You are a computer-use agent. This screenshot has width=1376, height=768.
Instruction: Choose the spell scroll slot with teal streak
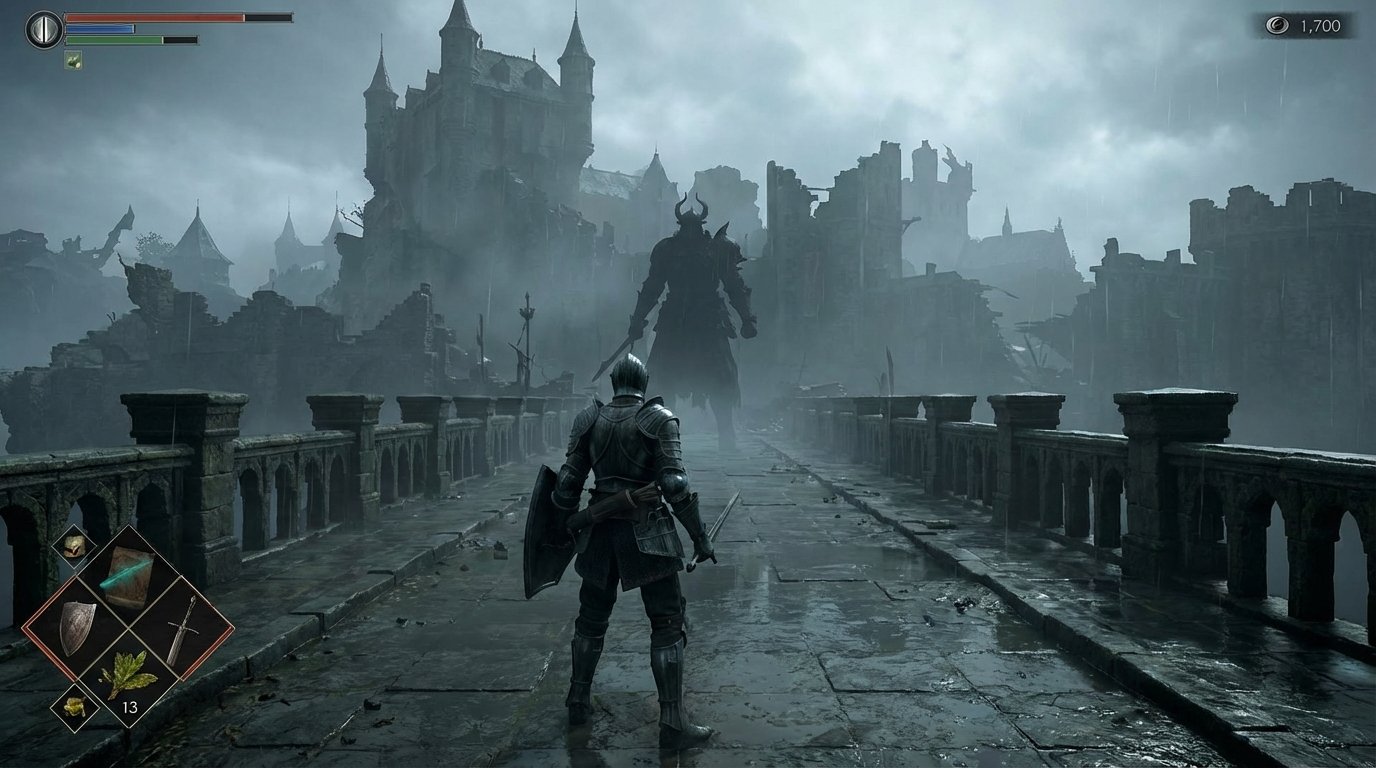pyautogui.click(x=129, y=577)
